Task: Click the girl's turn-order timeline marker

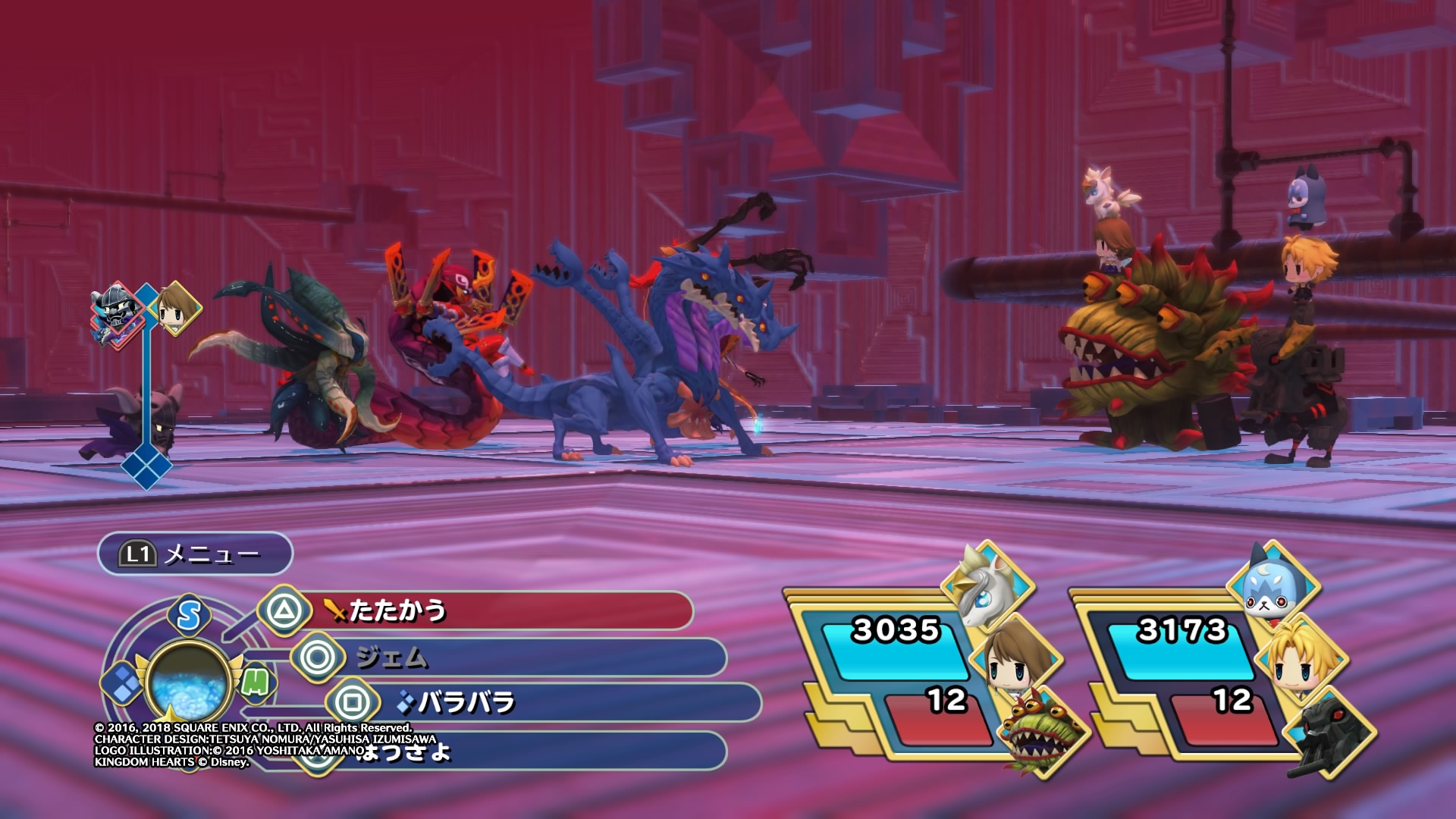Action: pyautogui.click(x=177, y=308)
